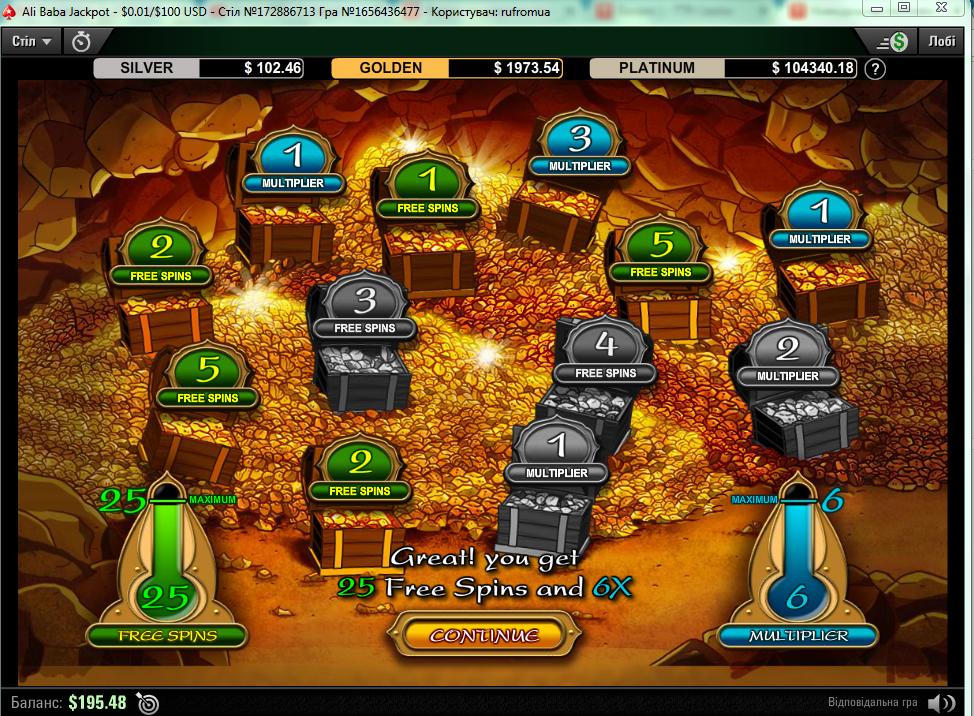Open the Стіл dropdown menu
Image resolution: width=974 pixels, height=716 pixels.
(33, 41)
